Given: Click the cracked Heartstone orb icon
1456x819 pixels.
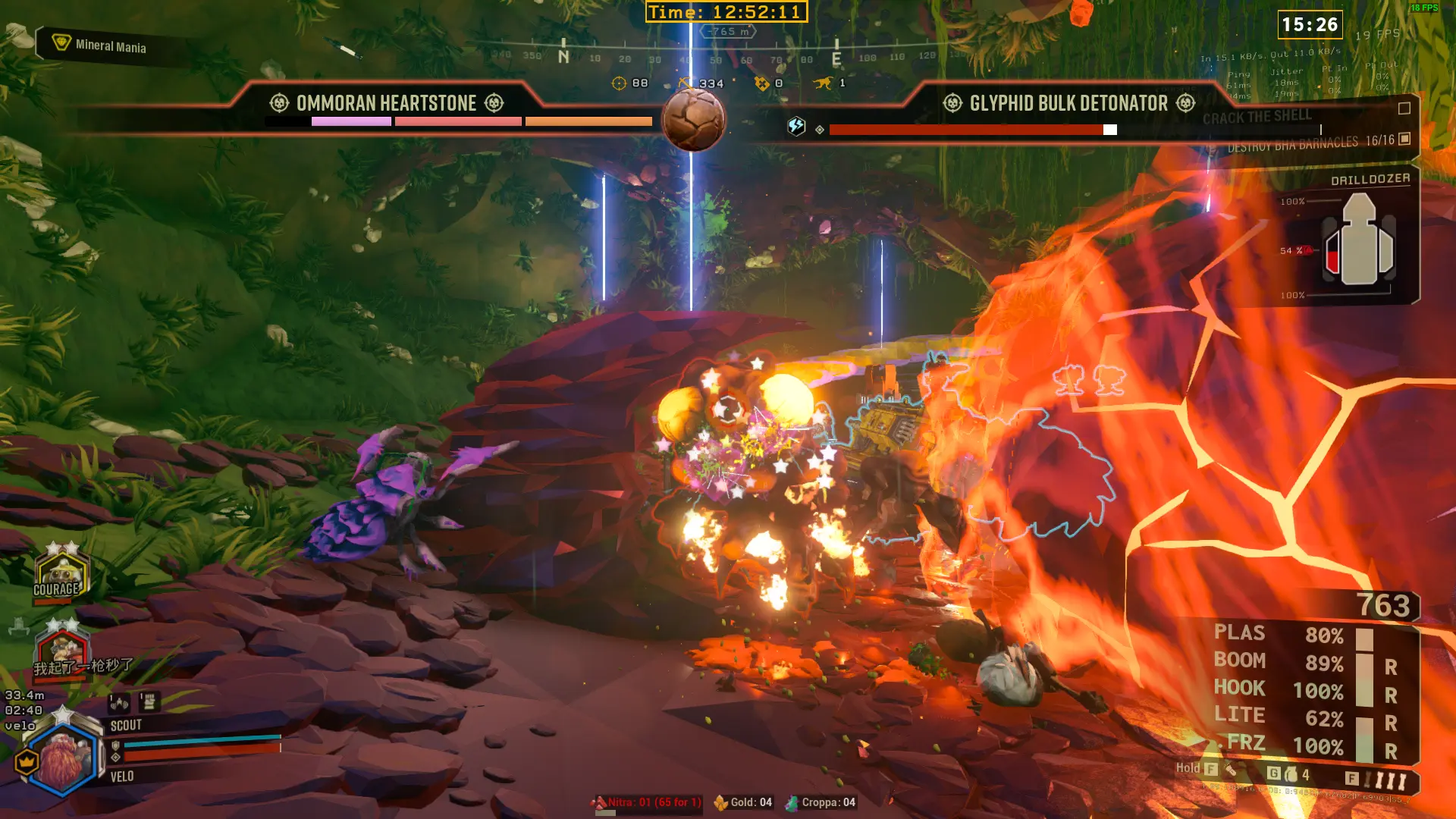Looking at the screenshot, I should [x=693, y=119].
